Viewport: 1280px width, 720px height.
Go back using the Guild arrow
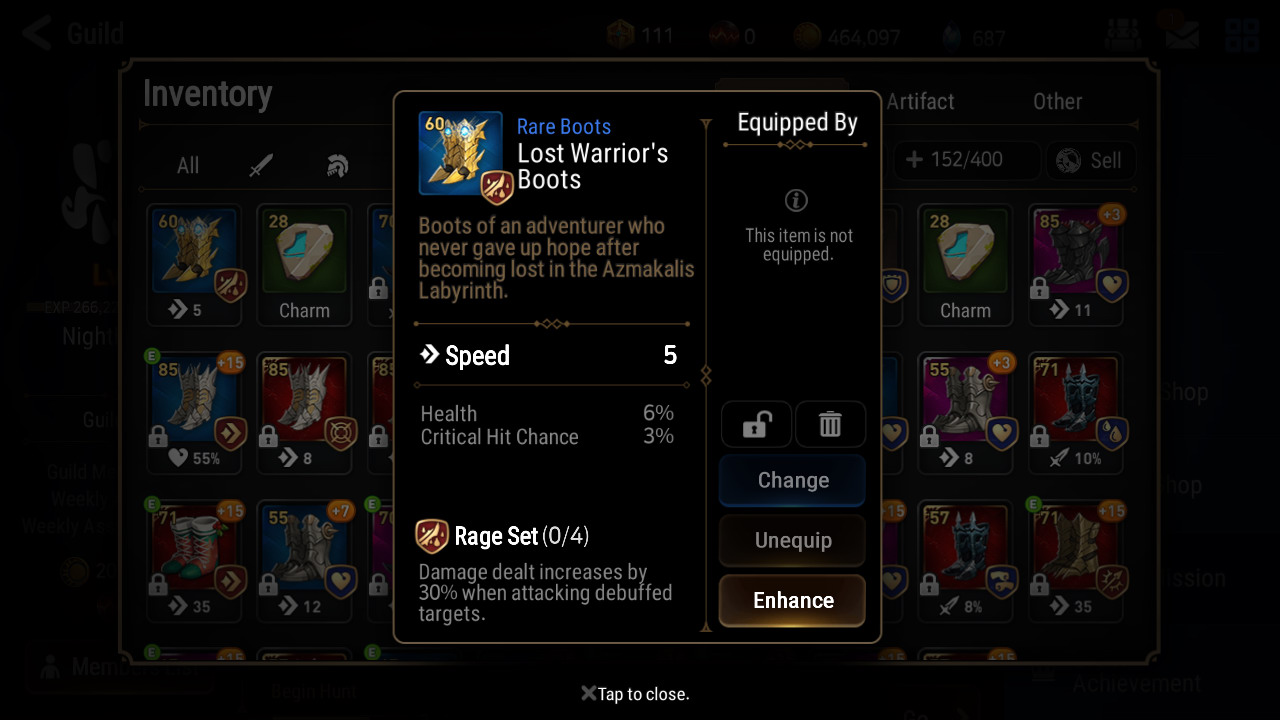click(x=38, y=33)
